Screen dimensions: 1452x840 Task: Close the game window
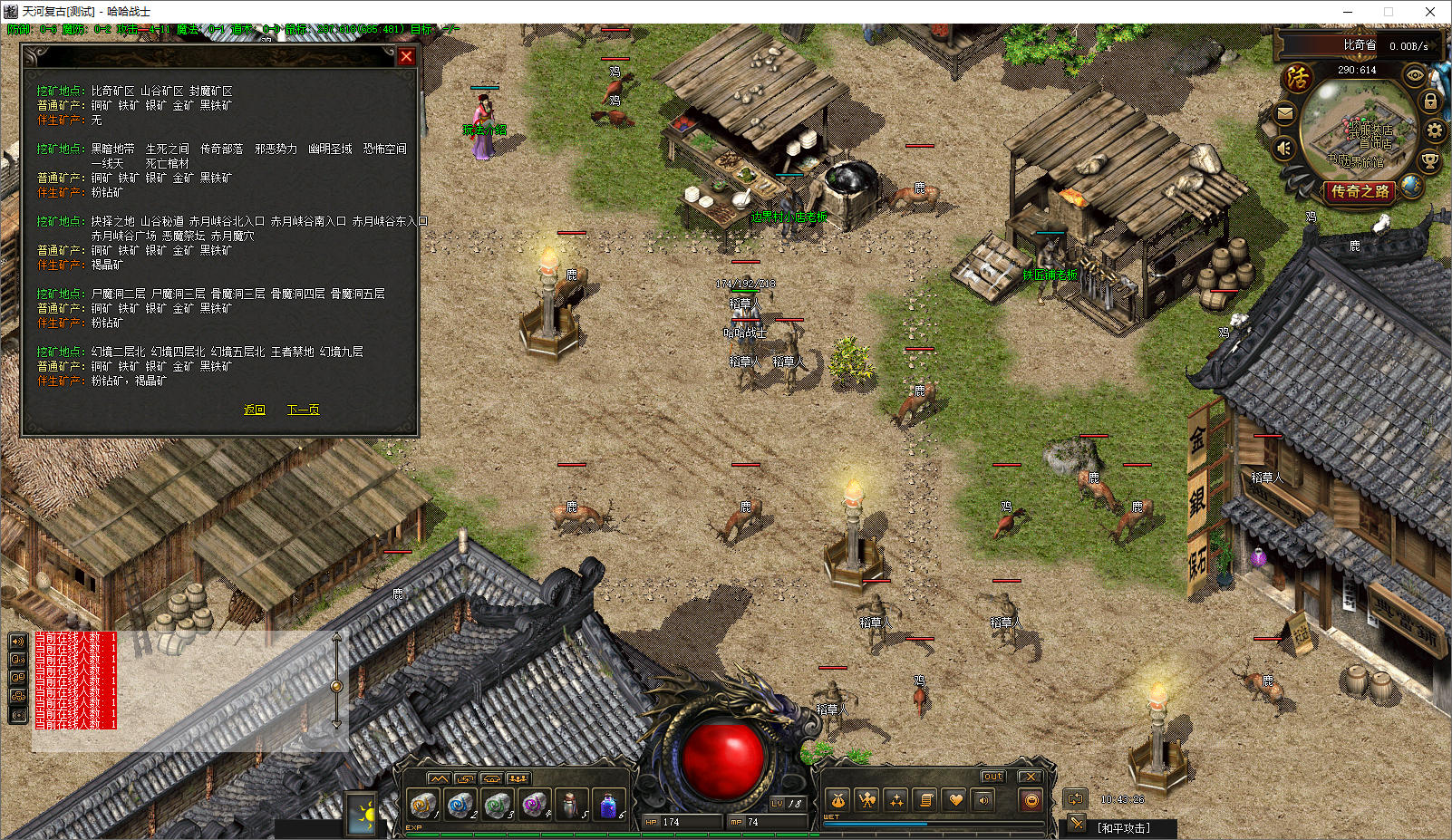point(1430,12)
